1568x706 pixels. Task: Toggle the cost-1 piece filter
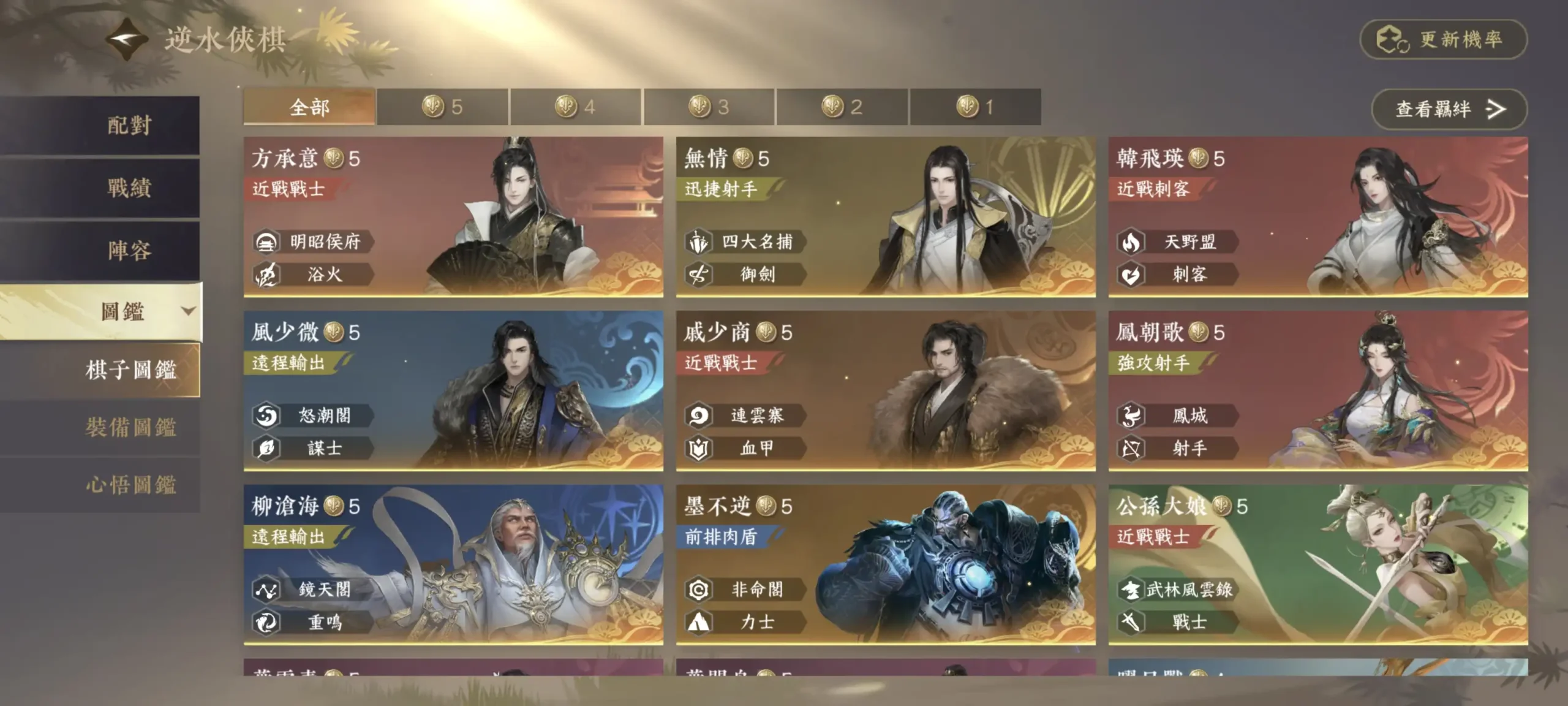pyautogui.click(x=976, y=106)
